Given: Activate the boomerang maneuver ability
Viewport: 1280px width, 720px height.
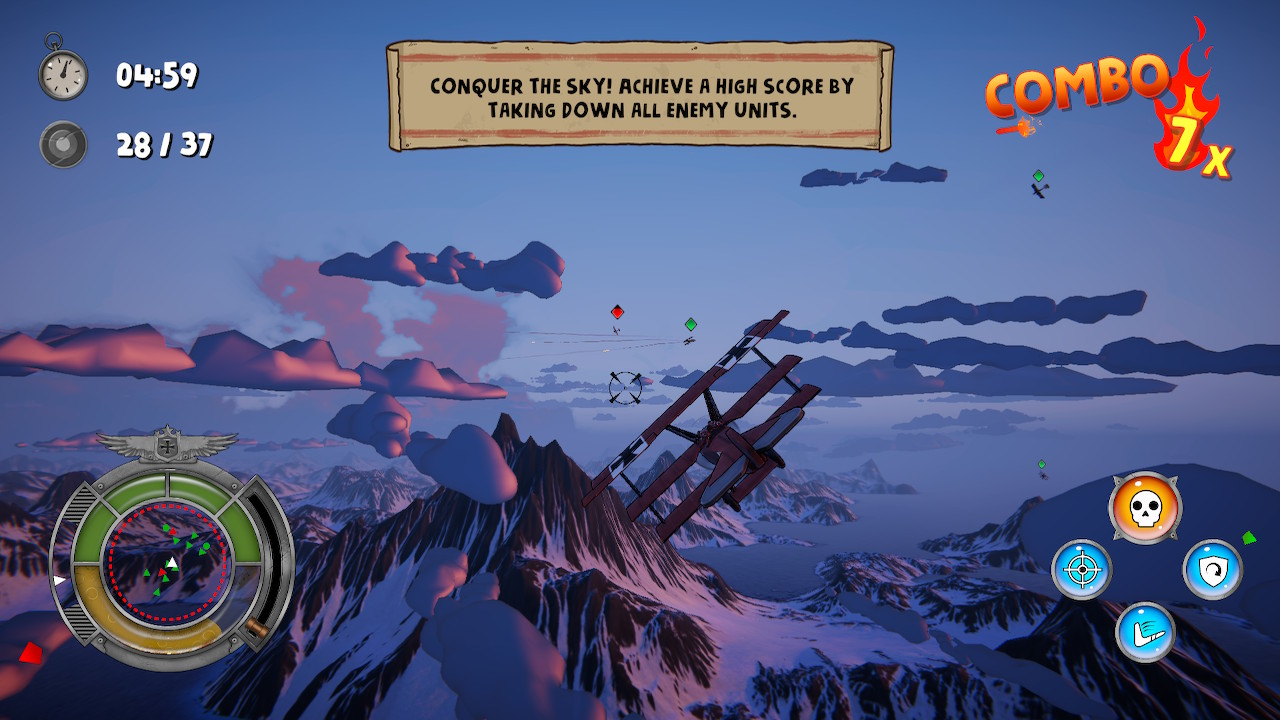Looking at the screenshot, I should [1145, 632].
